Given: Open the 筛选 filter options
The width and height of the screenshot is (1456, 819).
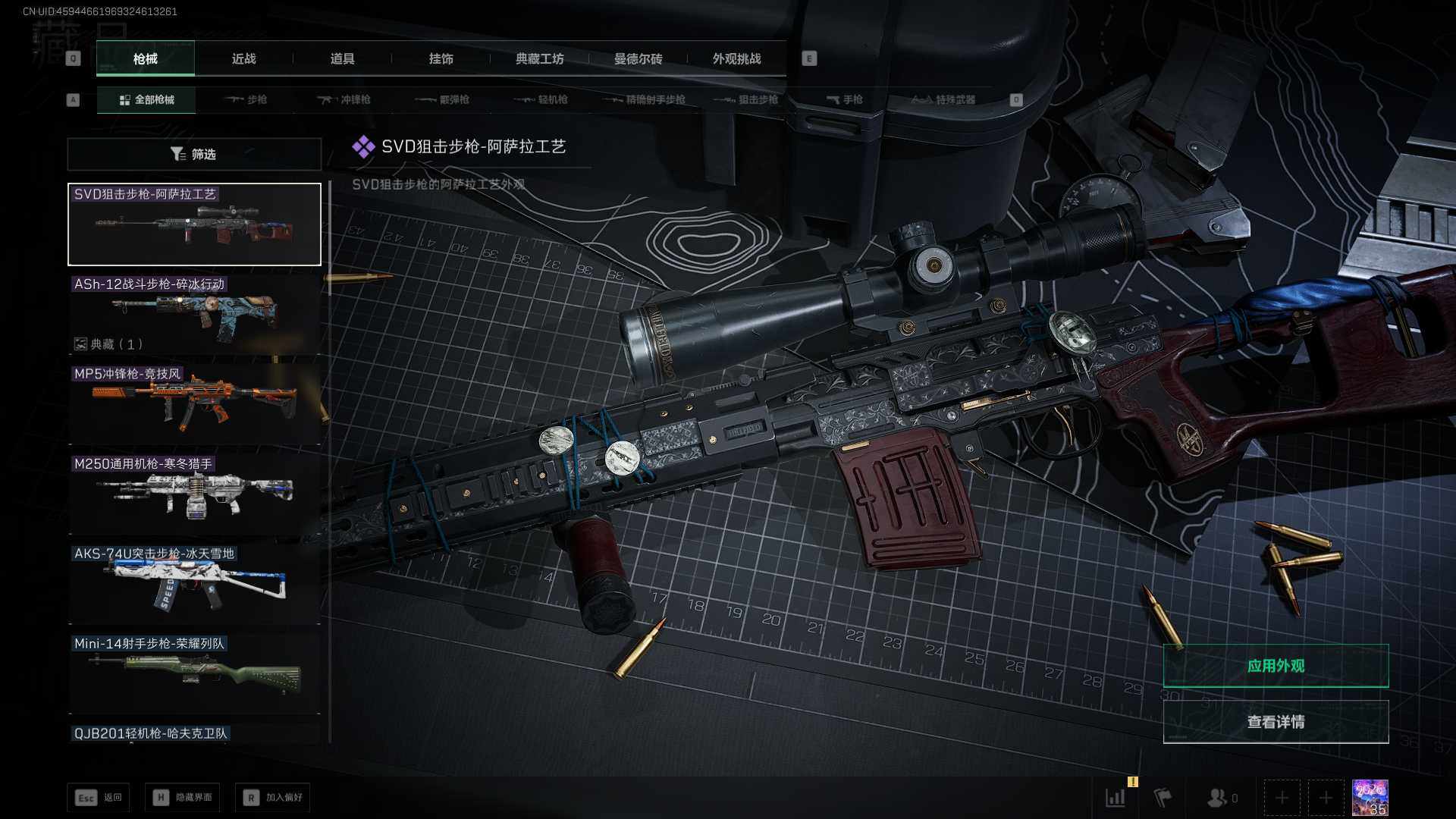Looking at the screenshot, I should (194, 155).
